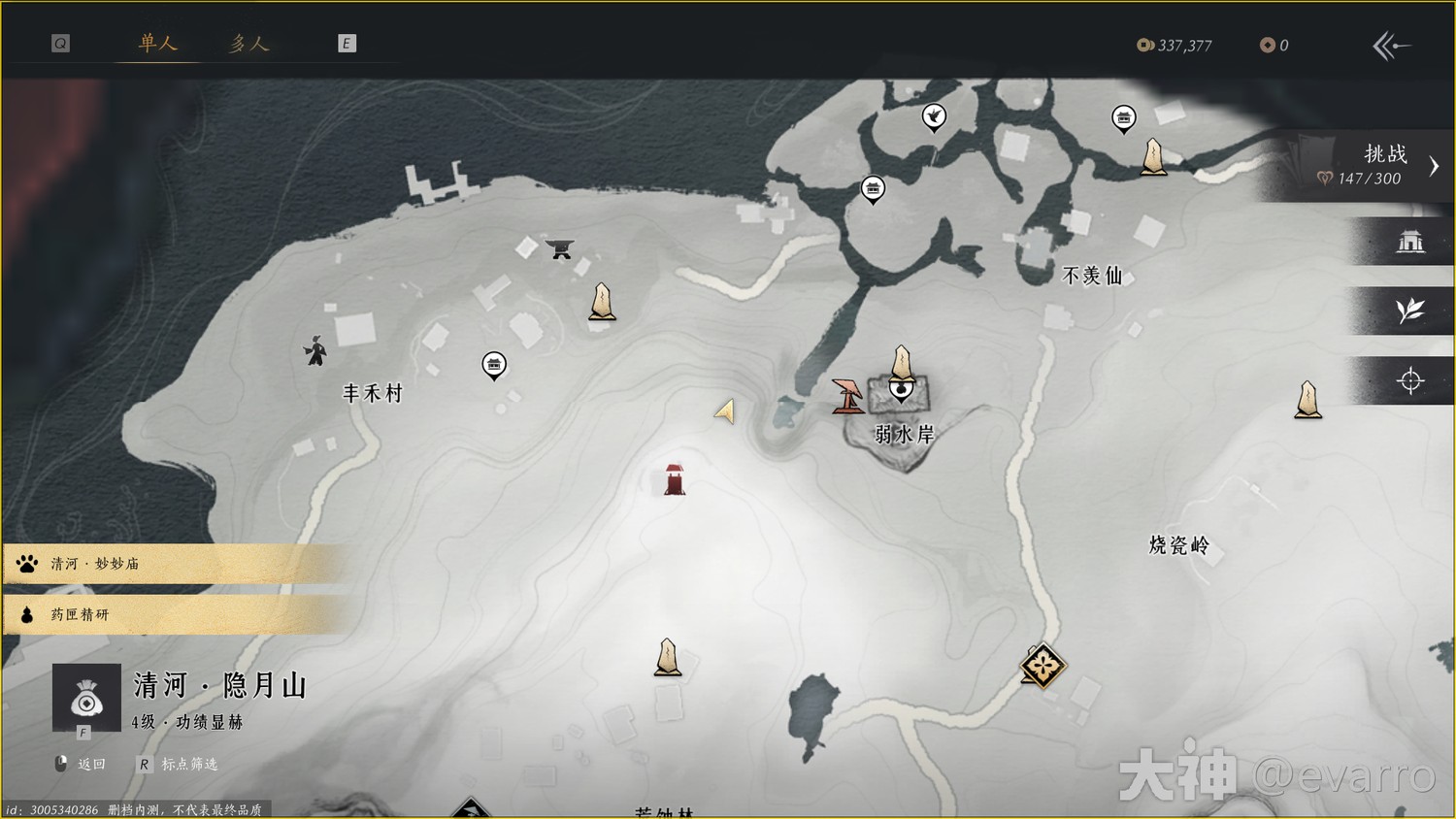
Task: Select the red shrine marker on the map
Action: pos(675,479)
